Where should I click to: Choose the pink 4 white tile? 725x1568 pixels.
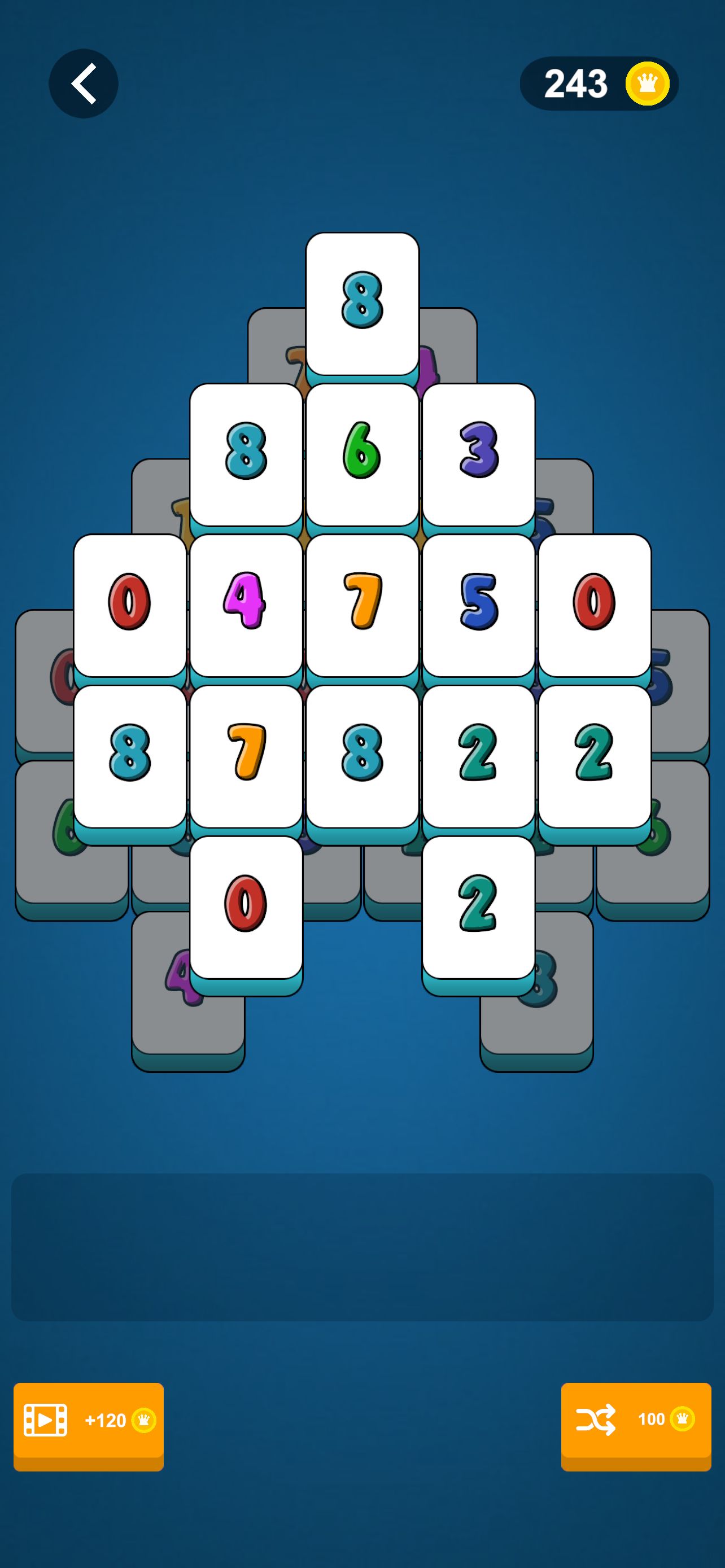tap(246, 605)
